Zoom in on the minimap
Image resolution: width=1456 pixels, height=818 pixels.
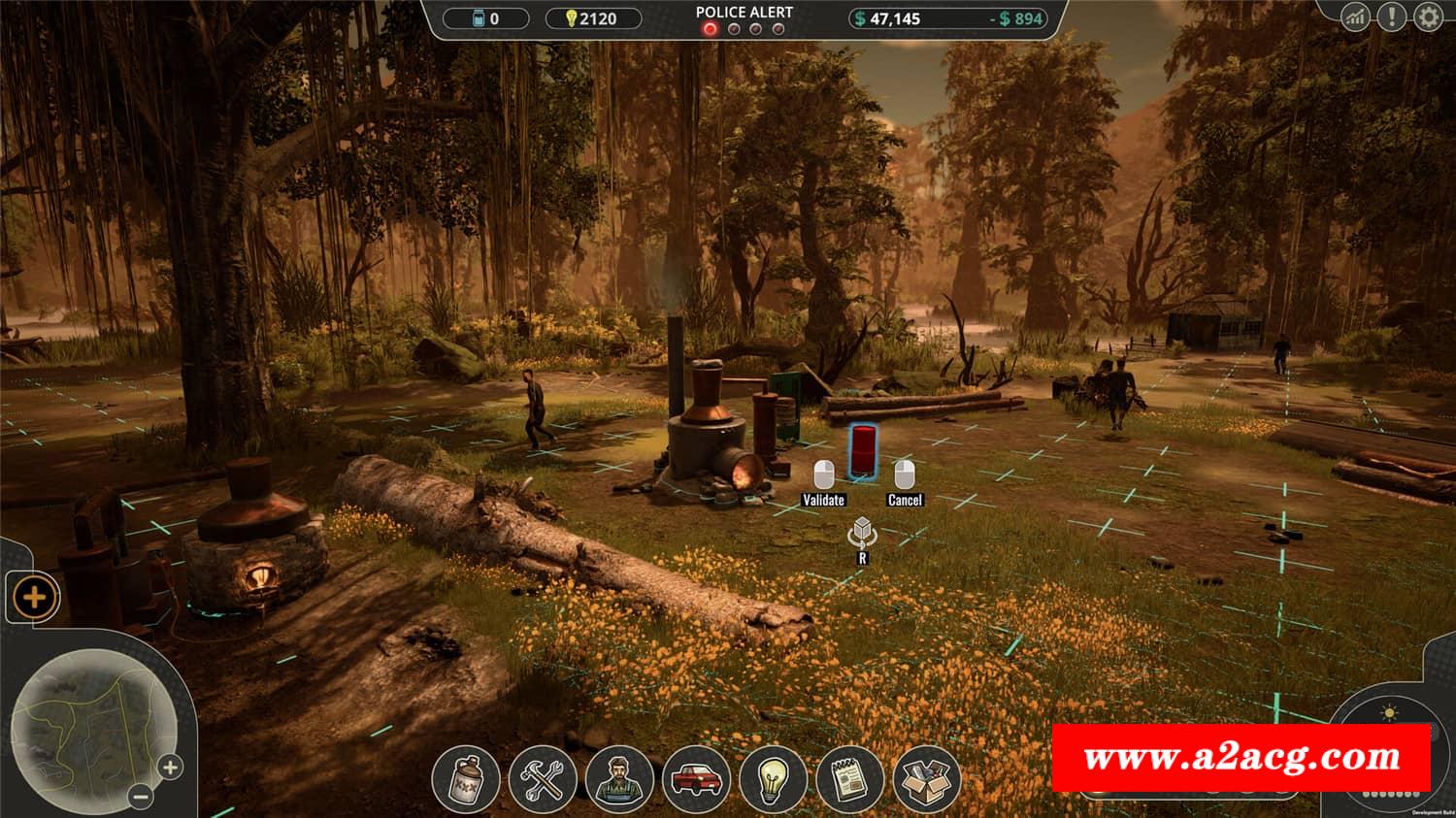(170, 768)
